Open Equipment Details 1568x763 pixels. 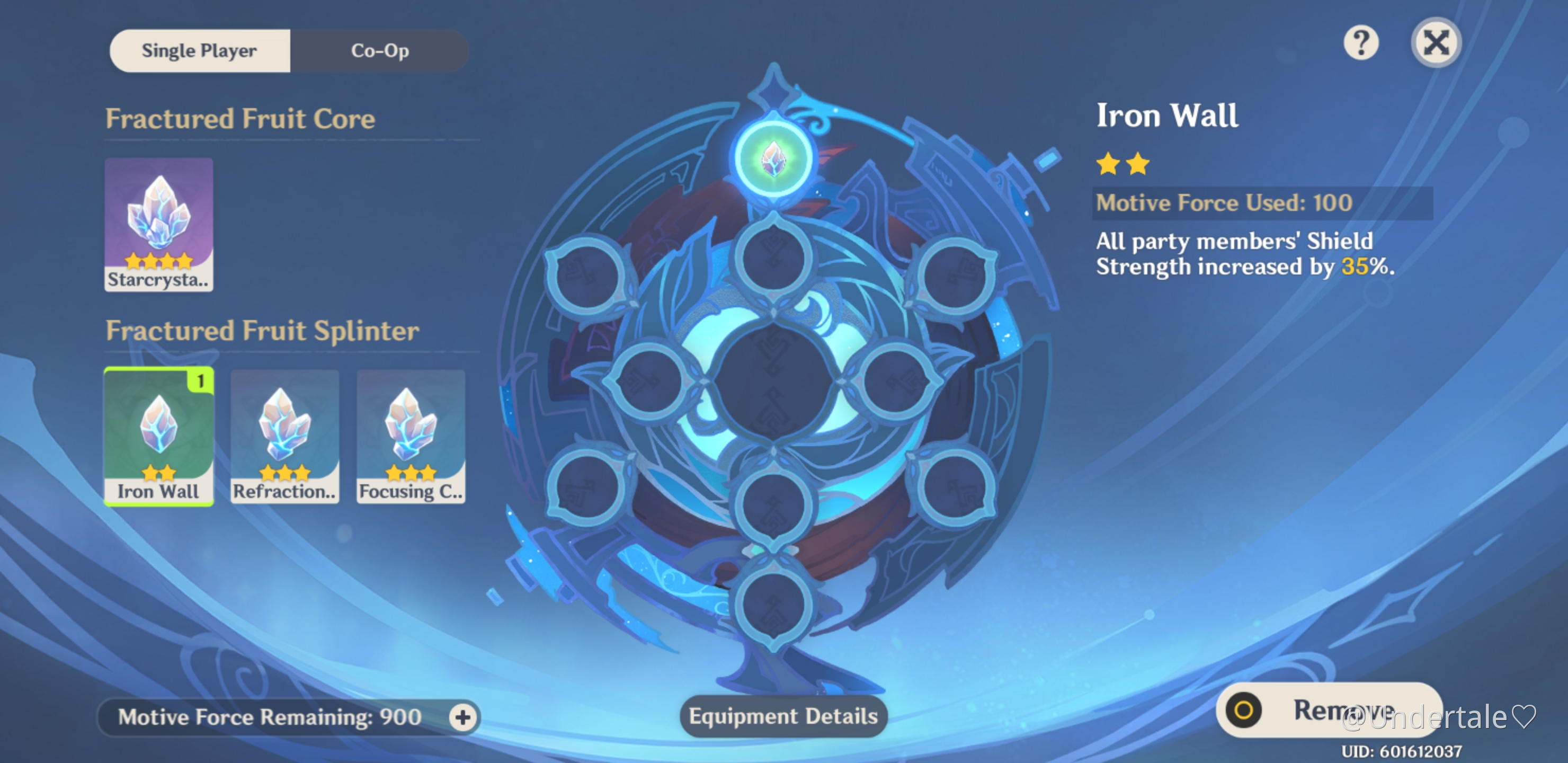click(x=783, y=716)
